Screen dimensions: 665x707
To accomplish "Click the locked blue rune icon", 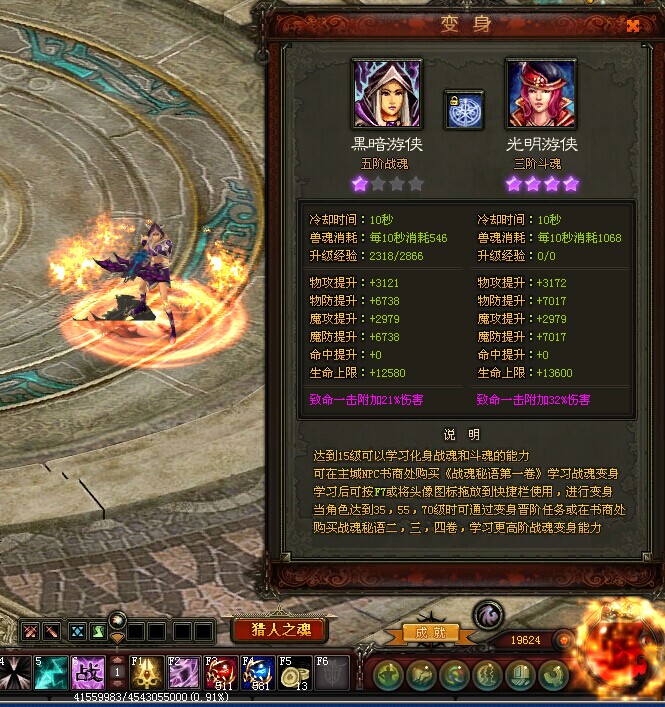I will (464, 110).
